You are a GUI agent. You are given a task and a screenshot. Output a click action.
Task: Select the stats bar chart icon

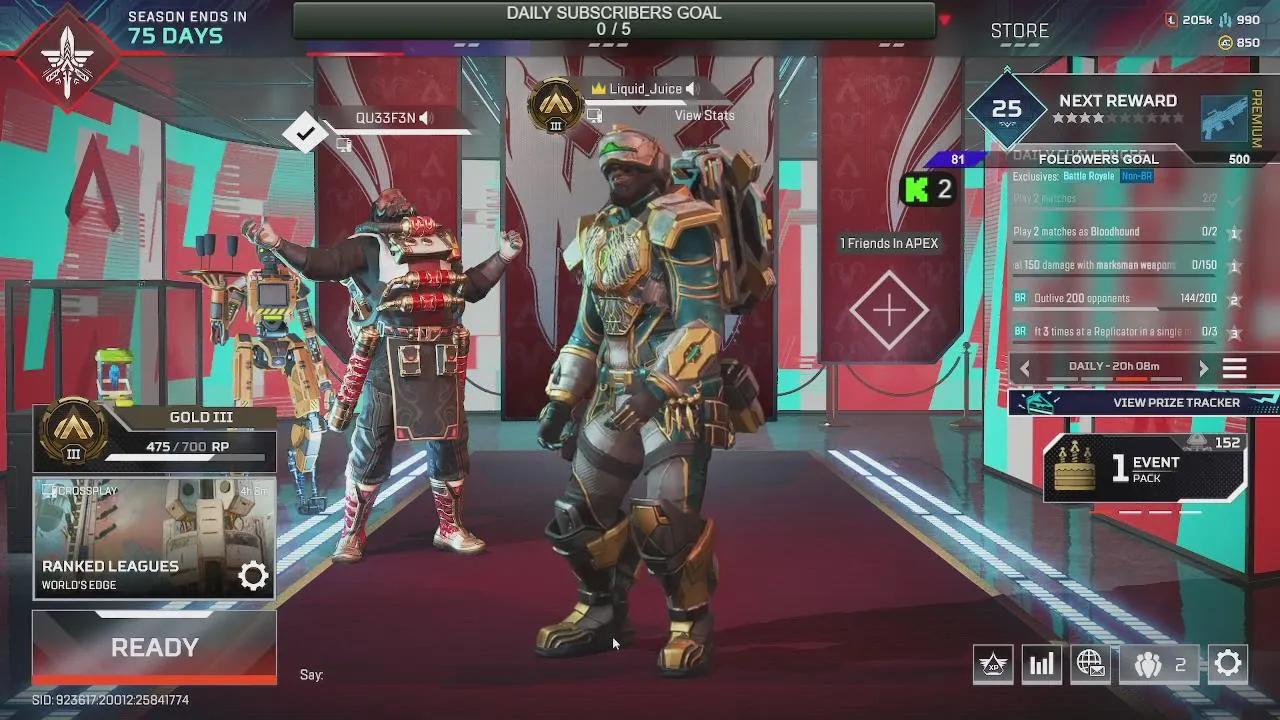pos(1041,663)
